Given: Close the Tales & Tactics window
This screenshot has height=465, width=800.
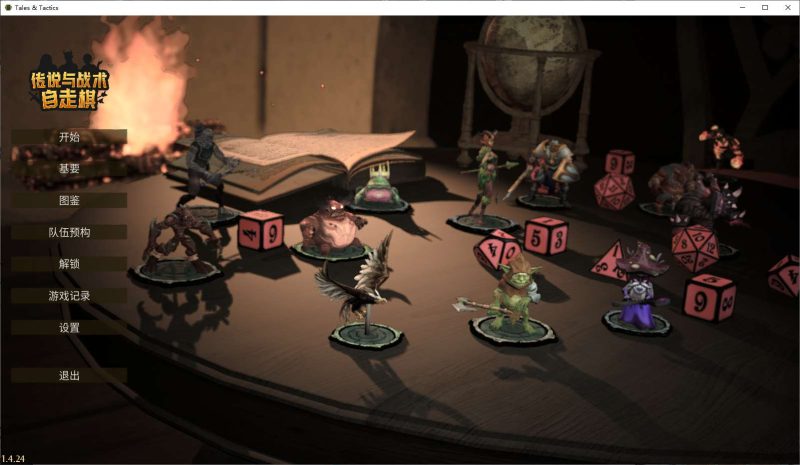Looking at the screenshot, I should click(x=787, y=7).
